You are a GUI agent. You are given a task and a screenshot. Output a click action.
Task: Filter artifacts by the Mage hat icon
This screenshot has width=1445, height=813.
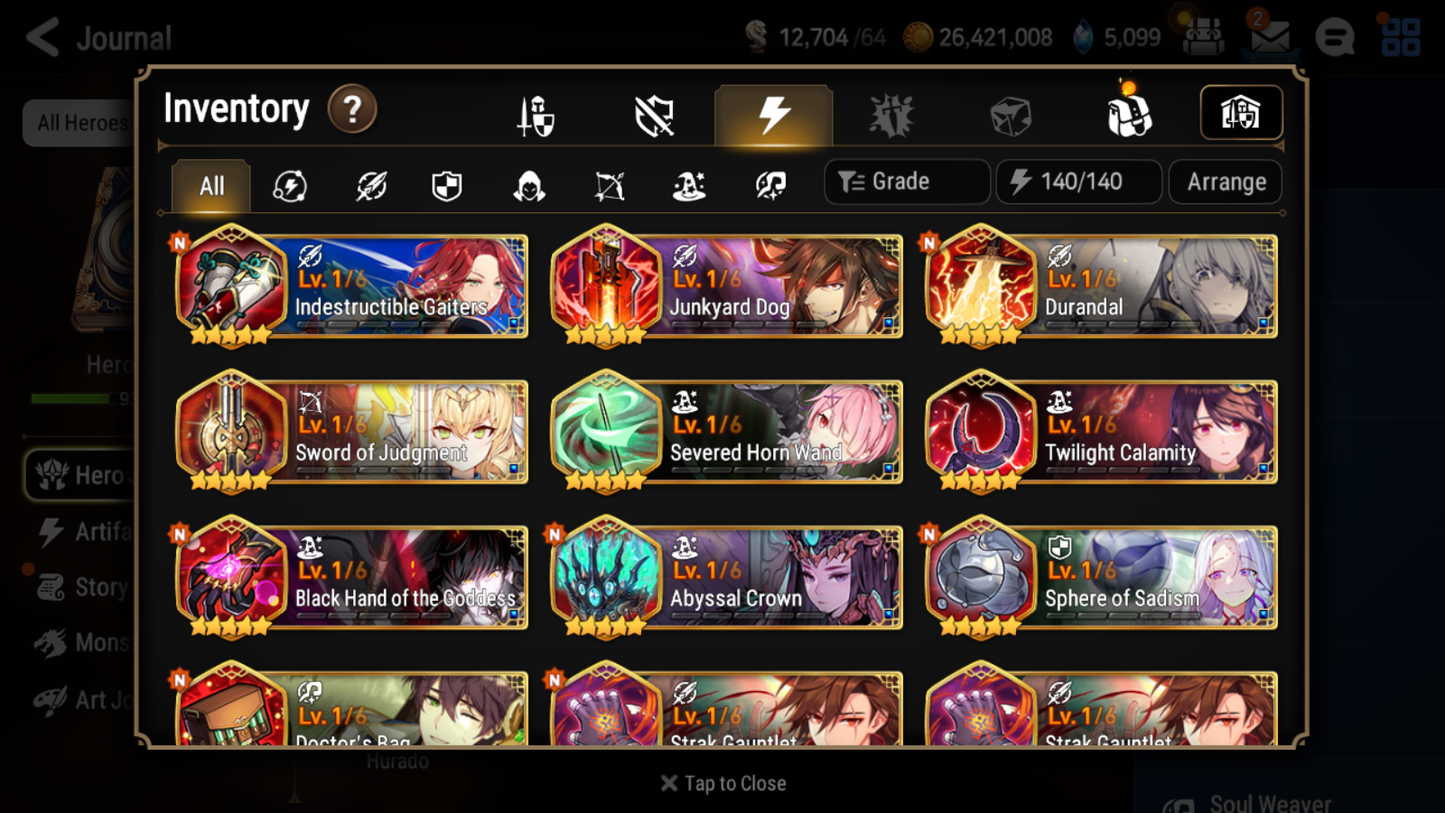(x=687, y=186)
